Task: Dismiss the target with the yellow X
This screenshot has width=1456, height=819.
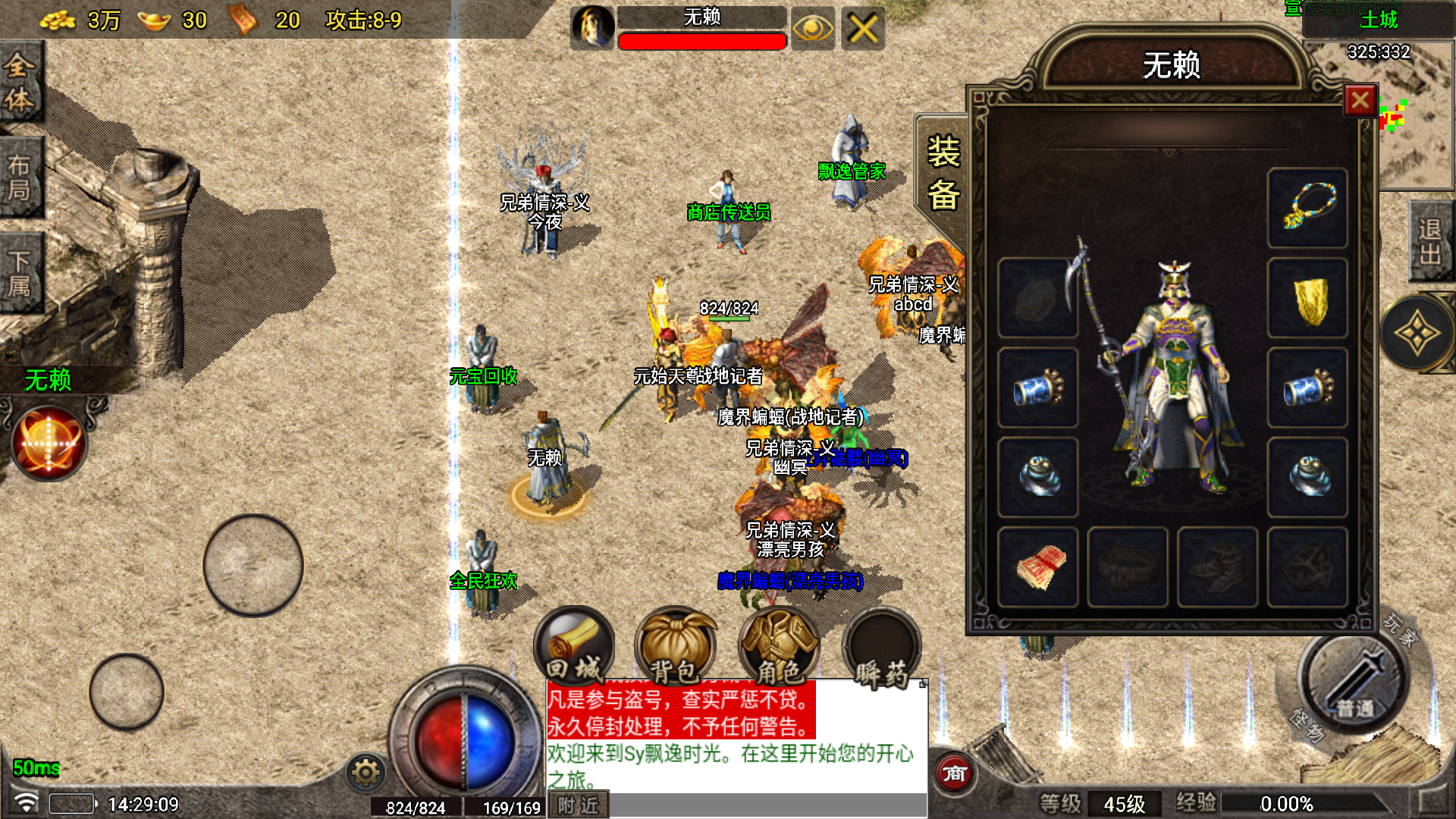Action: (x=863, y=30)
